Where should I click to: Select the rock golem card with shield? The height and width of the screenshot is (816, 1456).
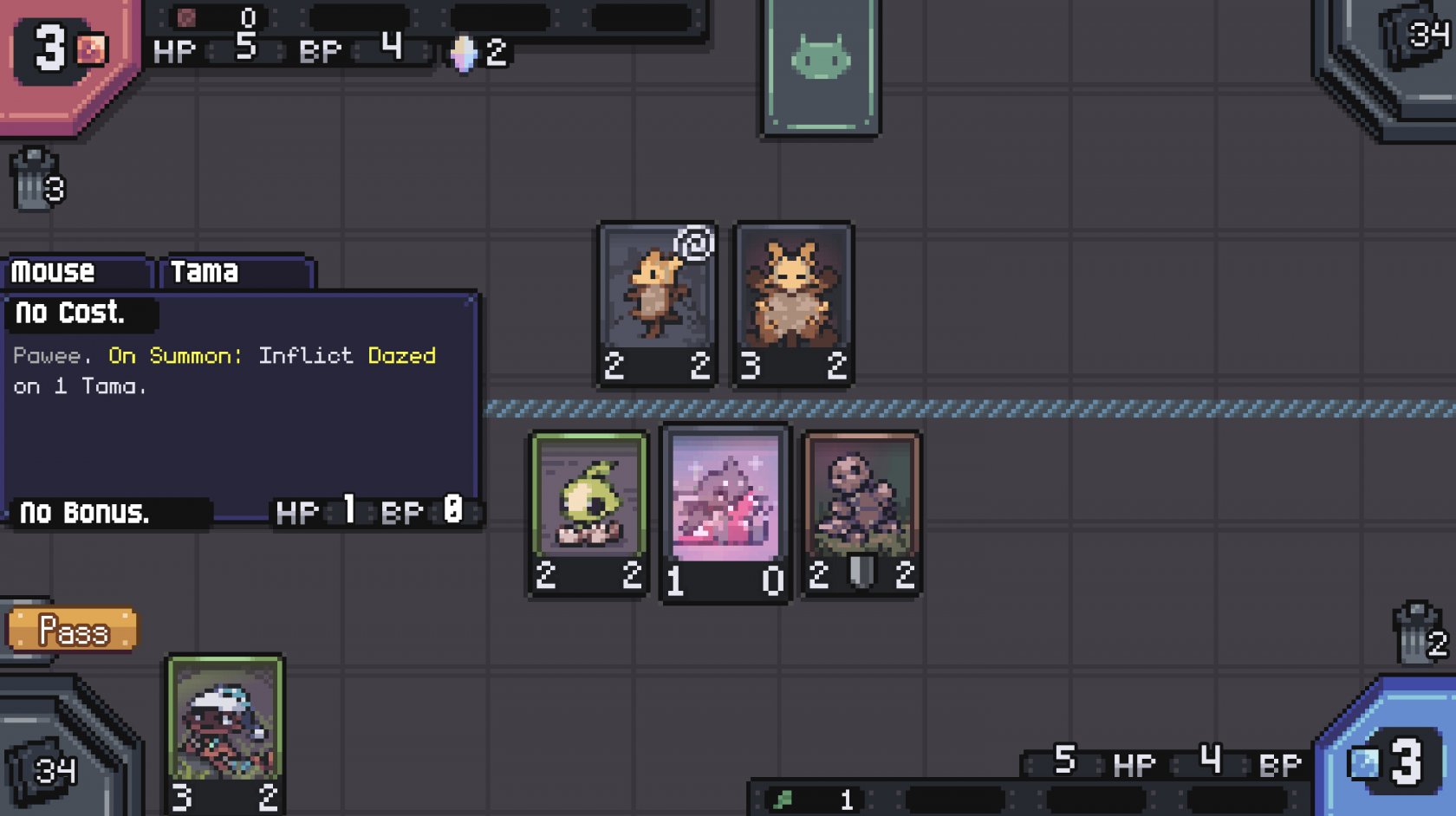tap(861, 513)
